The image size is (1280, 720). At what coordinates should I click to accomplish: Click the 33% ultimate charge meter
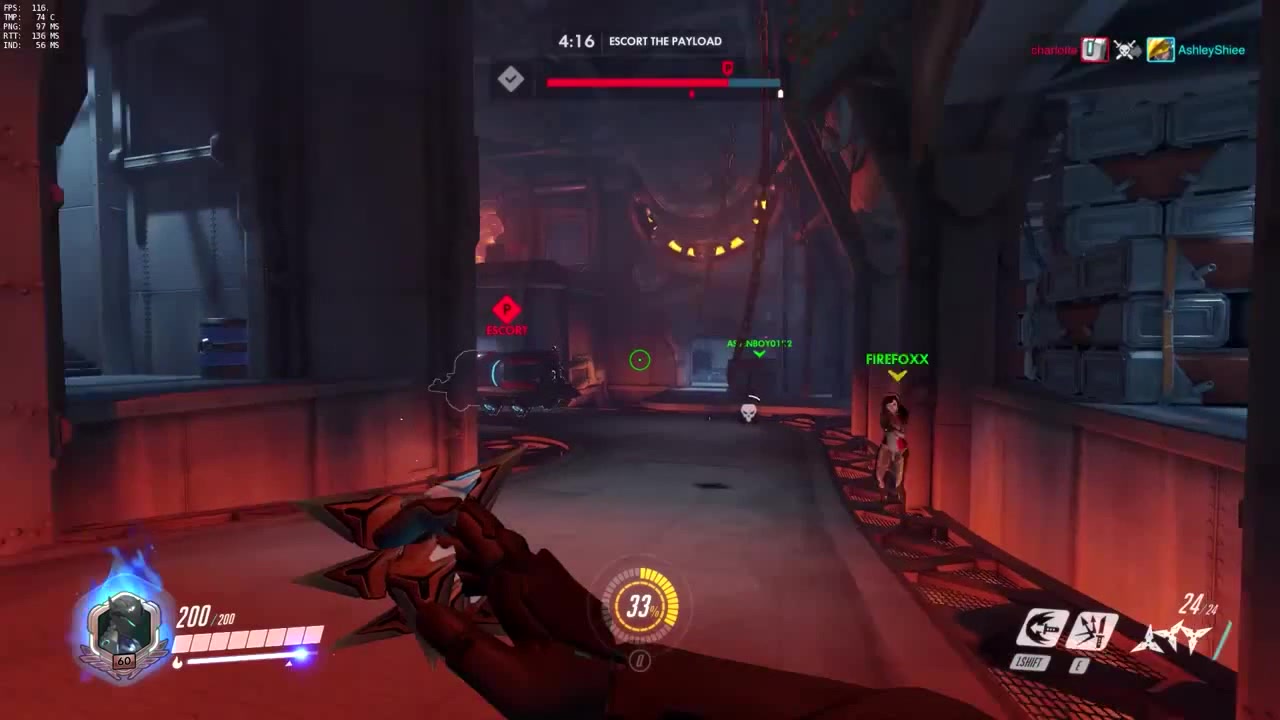click(639, 603)
